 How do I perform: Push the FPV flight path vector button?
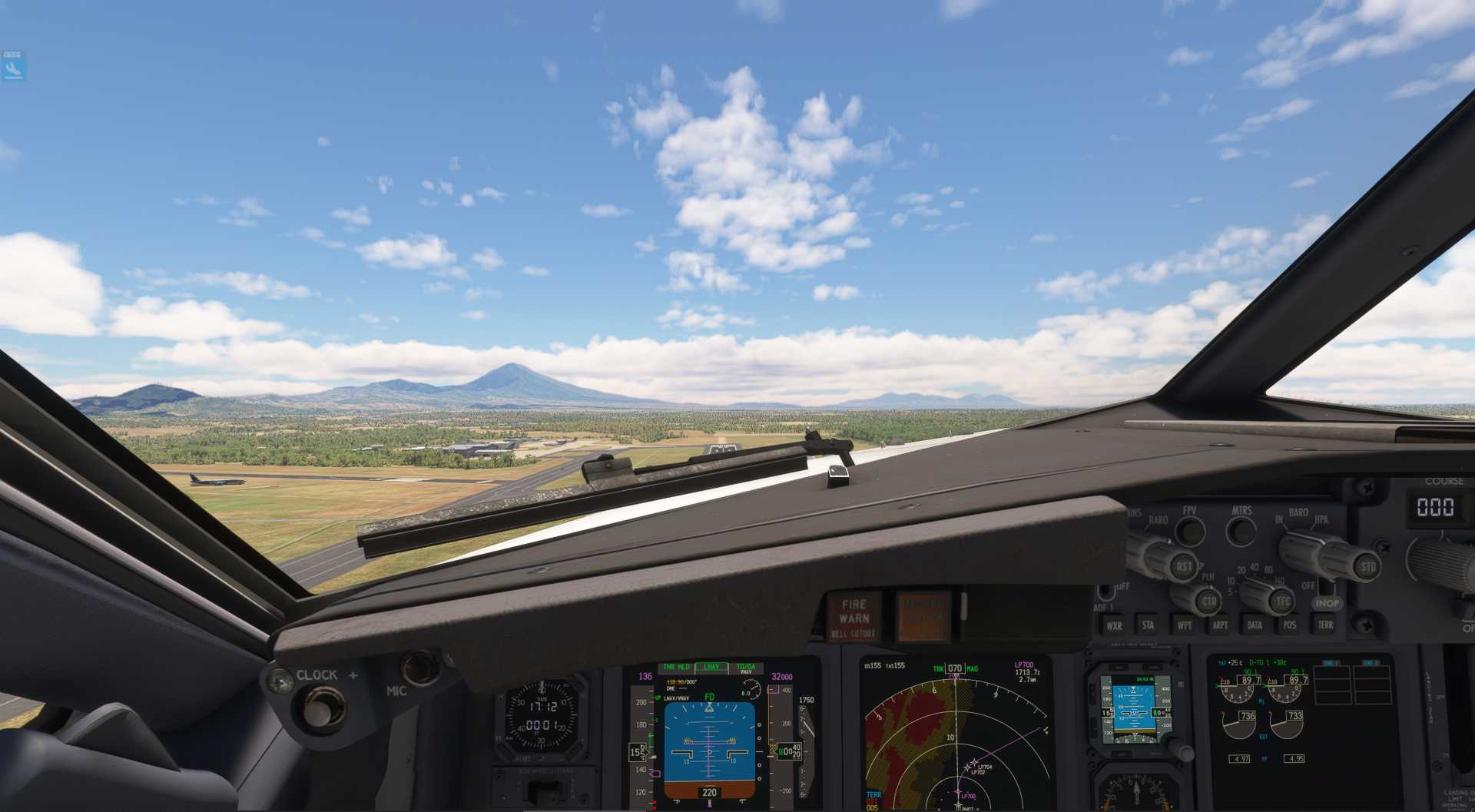pyautogui.click(x=1190, y=531)
